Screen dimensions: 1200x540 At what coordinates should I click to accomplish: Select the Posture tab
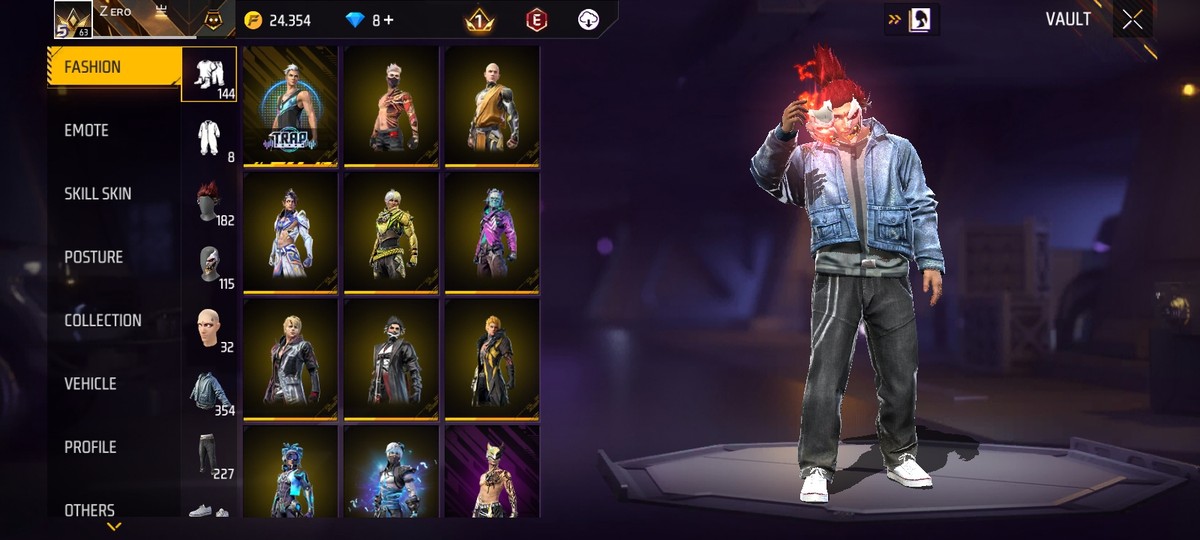click(94, 257)
